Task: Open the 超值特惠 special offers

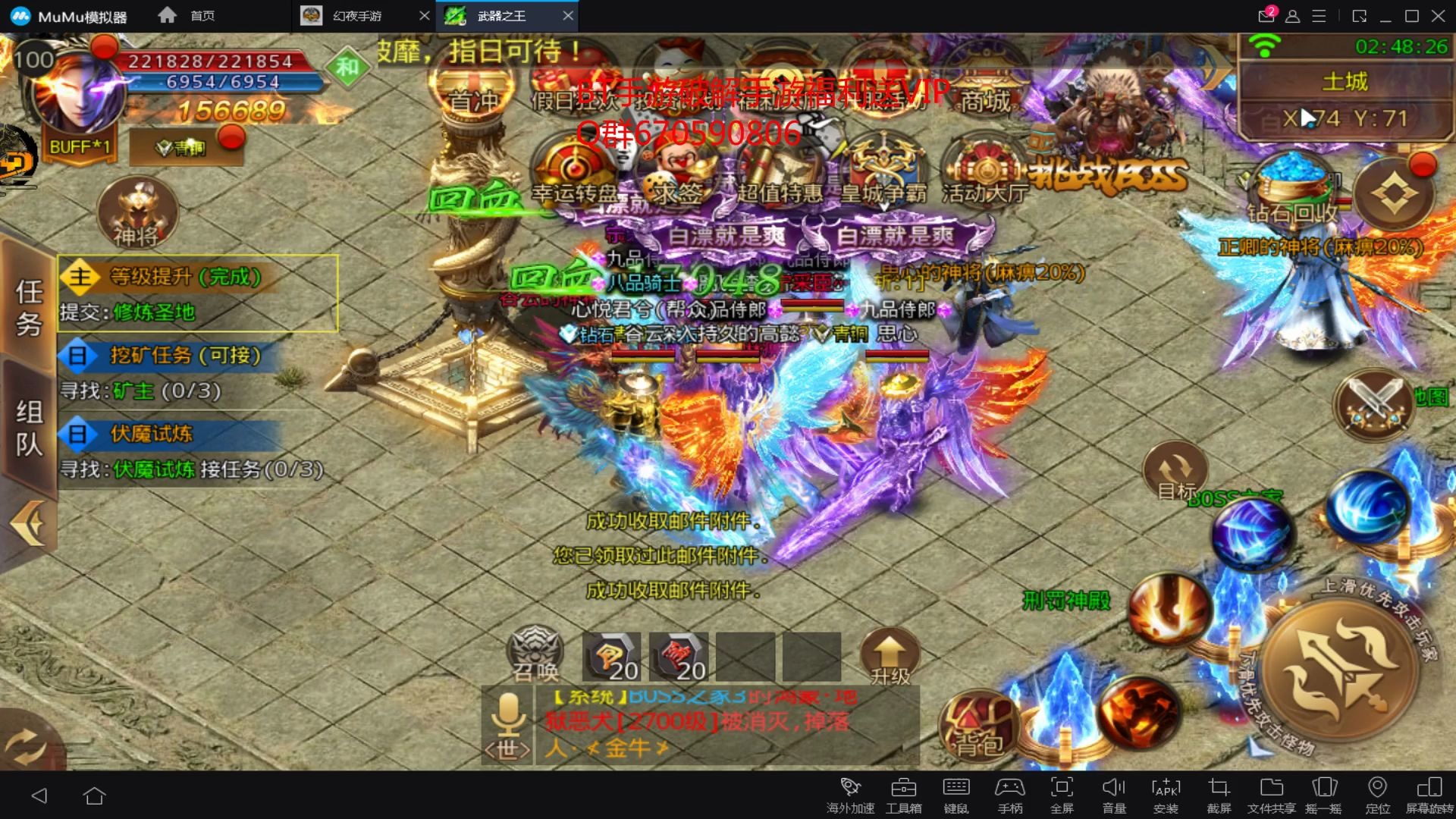Action: pos(779,172)
